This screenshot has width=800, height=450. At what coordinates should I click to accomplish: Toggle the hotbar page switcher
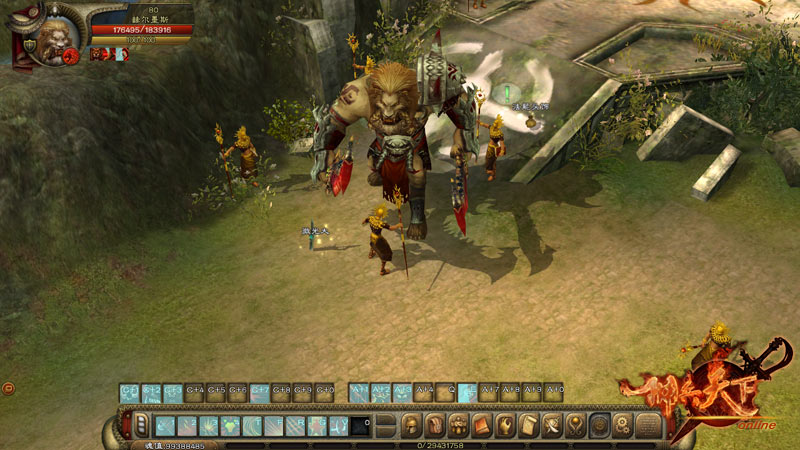tap(141, 426)
